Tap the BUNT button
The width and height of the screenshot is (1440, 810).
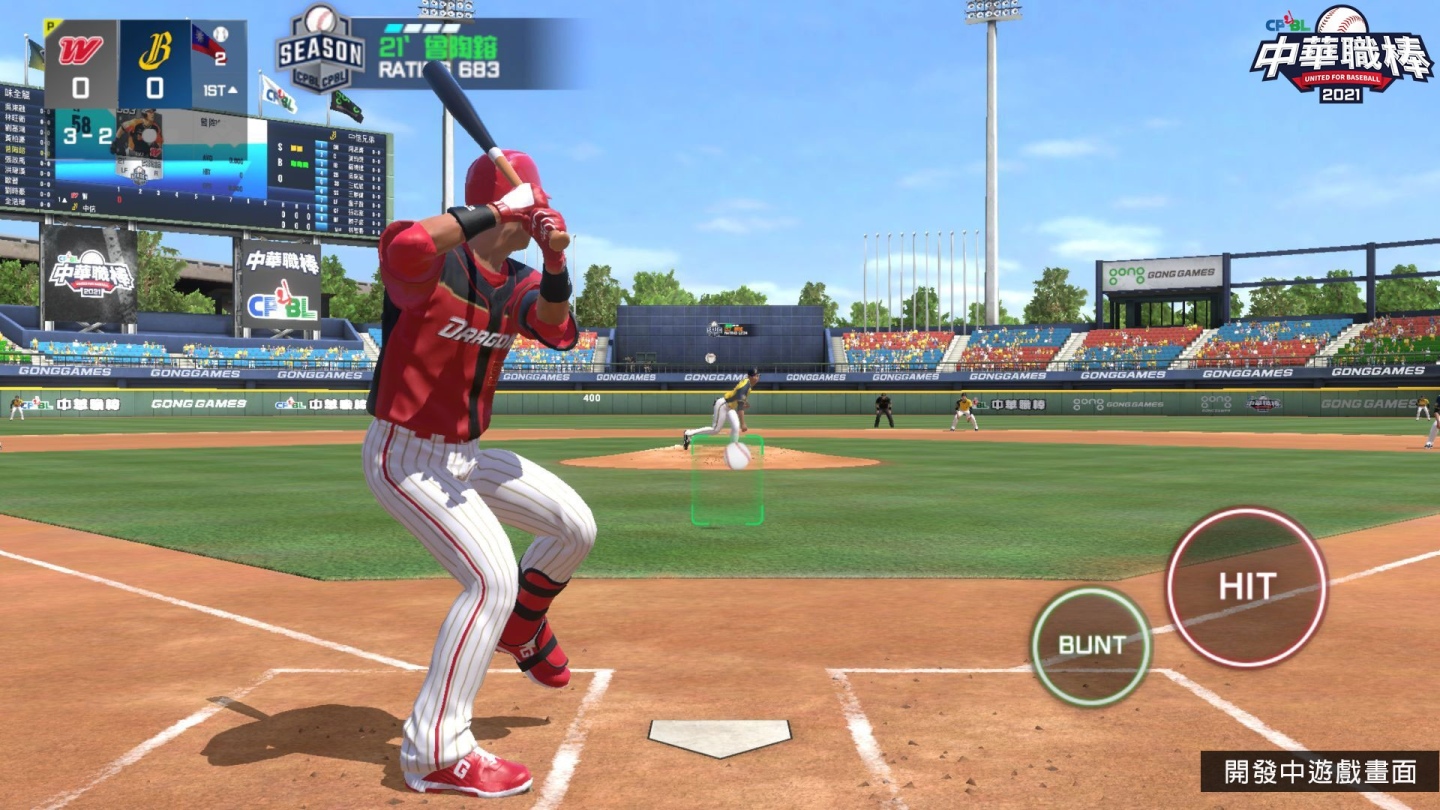(1091, 646)
